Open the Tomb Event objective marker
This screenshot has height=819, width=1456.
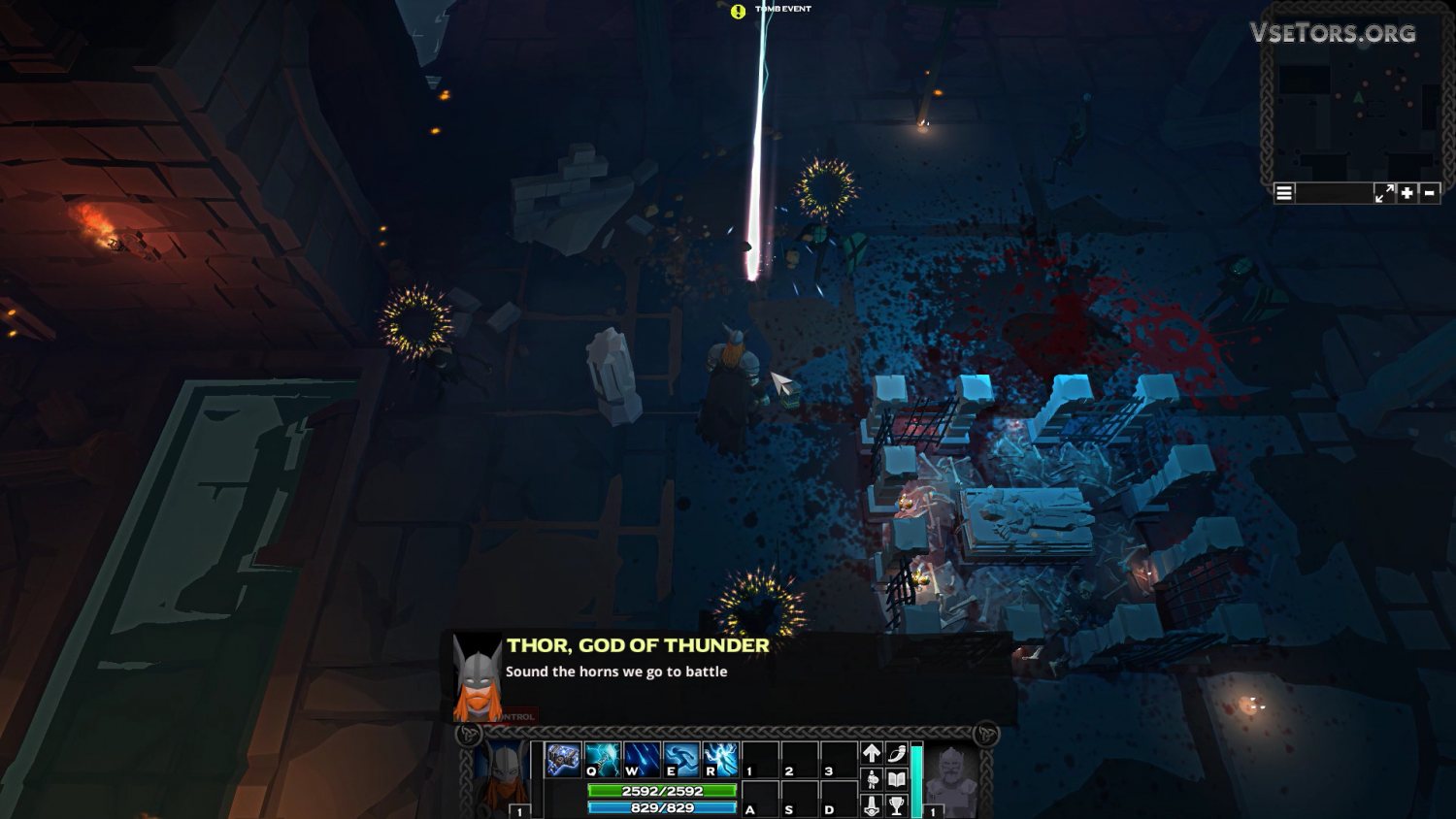coord(739,12)
